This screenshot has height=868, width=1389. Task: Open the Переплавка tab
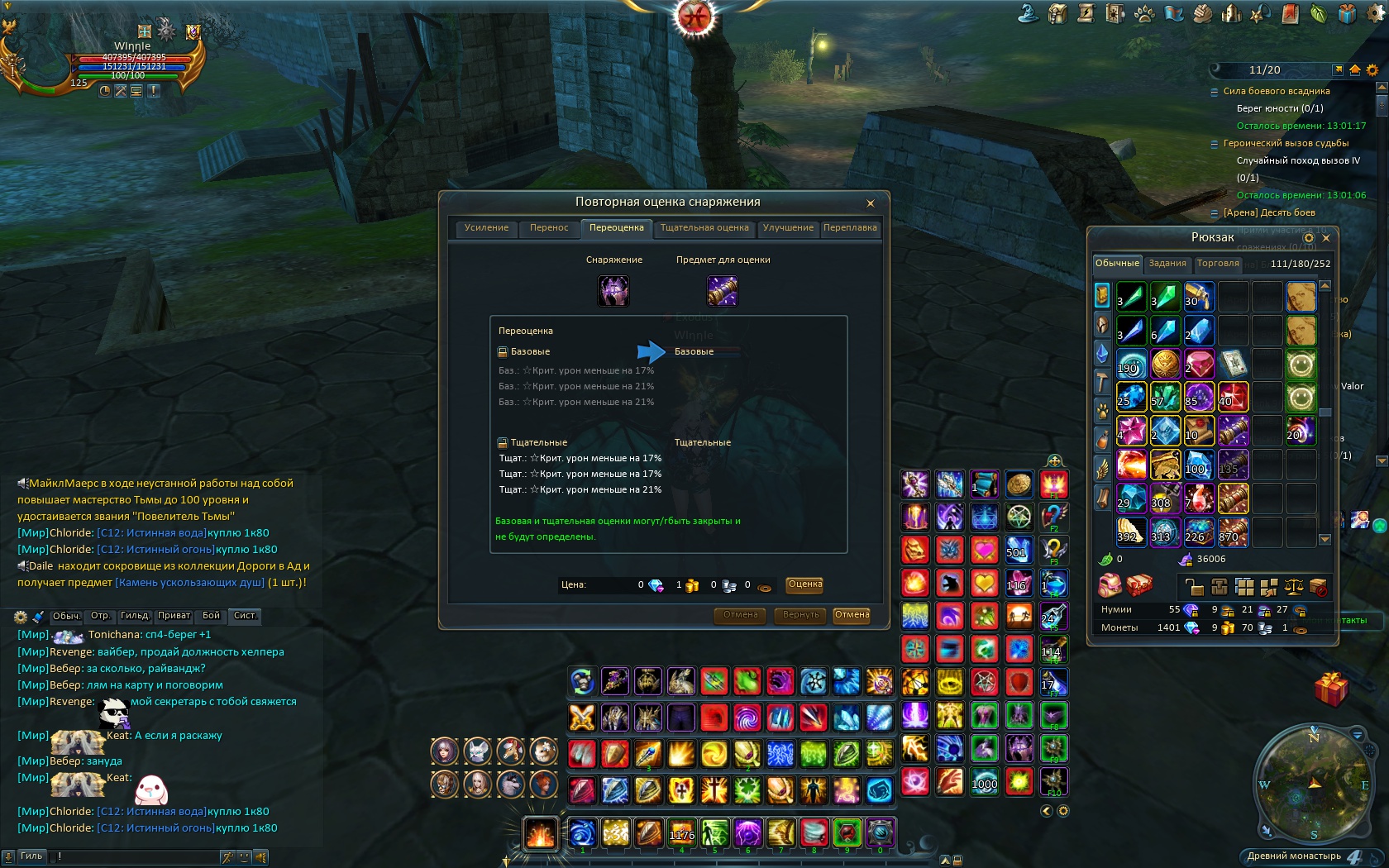coord(850,228)
